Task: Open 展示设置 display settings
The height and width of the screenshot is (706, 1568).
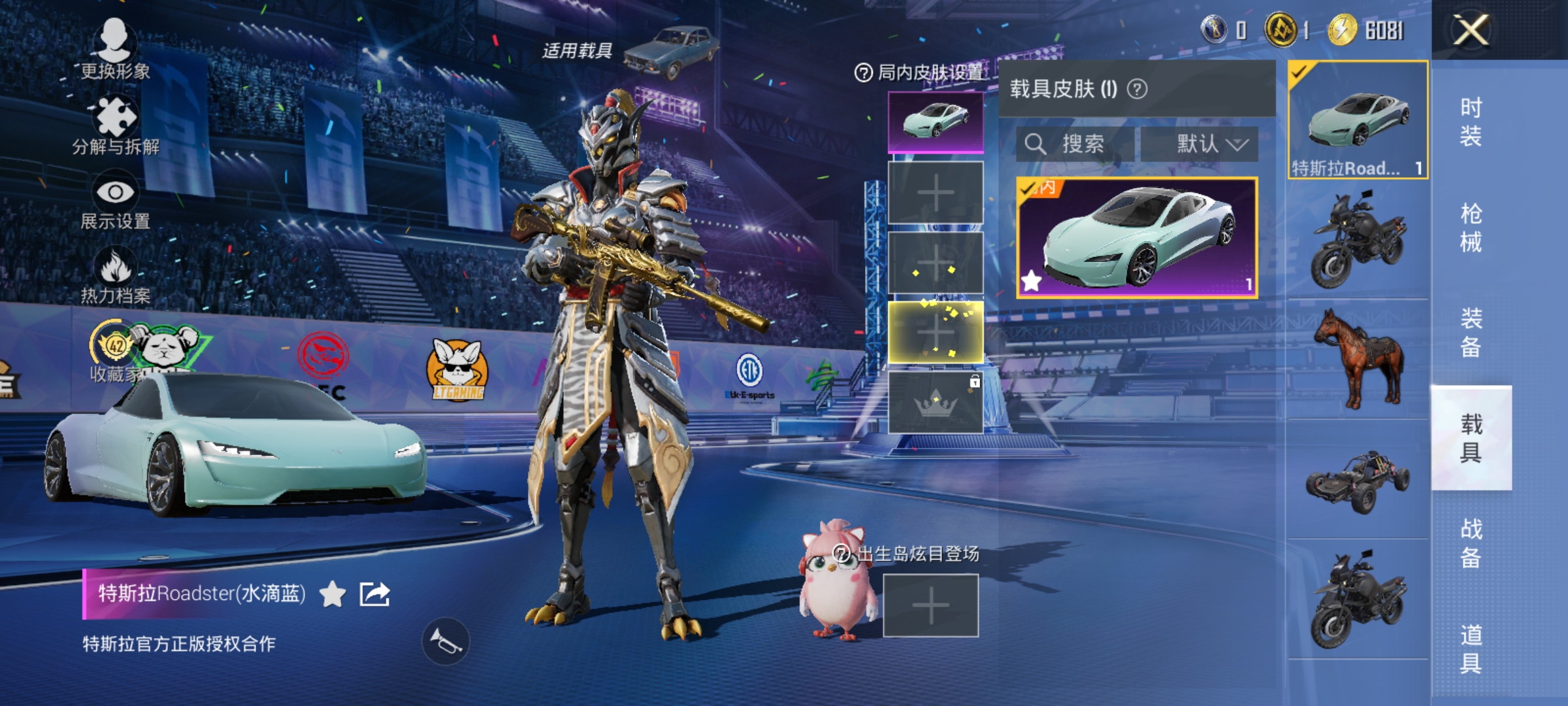Action: (116, 201)
